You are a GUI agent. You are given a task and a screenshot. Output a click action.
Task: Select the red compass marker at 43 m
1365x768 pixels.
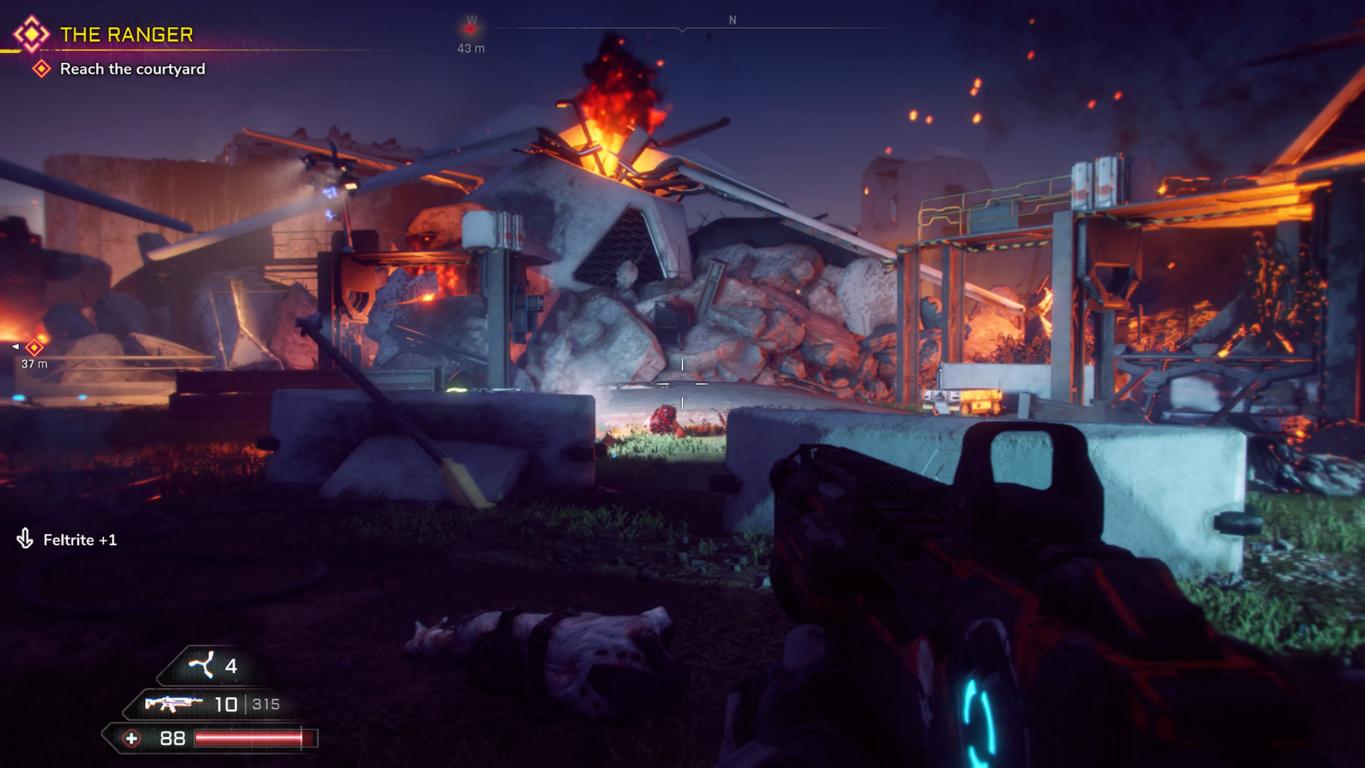click(470, 29)
